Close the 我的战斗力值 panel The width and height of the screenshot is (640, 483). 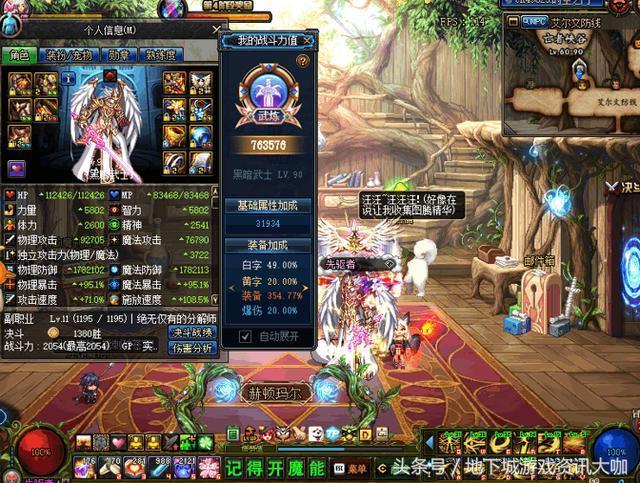(309, 41)
